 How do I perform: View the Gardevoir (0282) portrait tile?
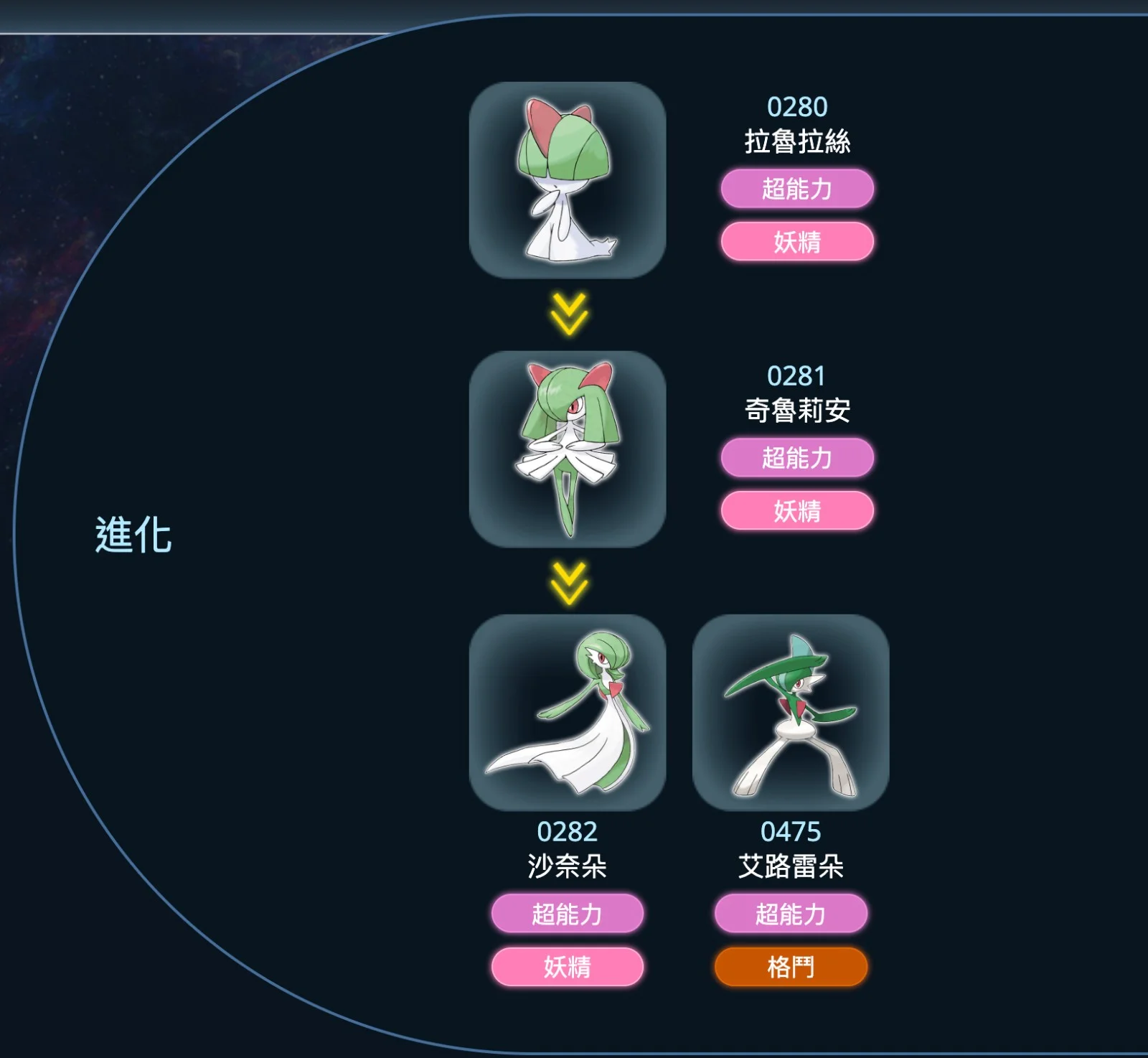[568, 712]
